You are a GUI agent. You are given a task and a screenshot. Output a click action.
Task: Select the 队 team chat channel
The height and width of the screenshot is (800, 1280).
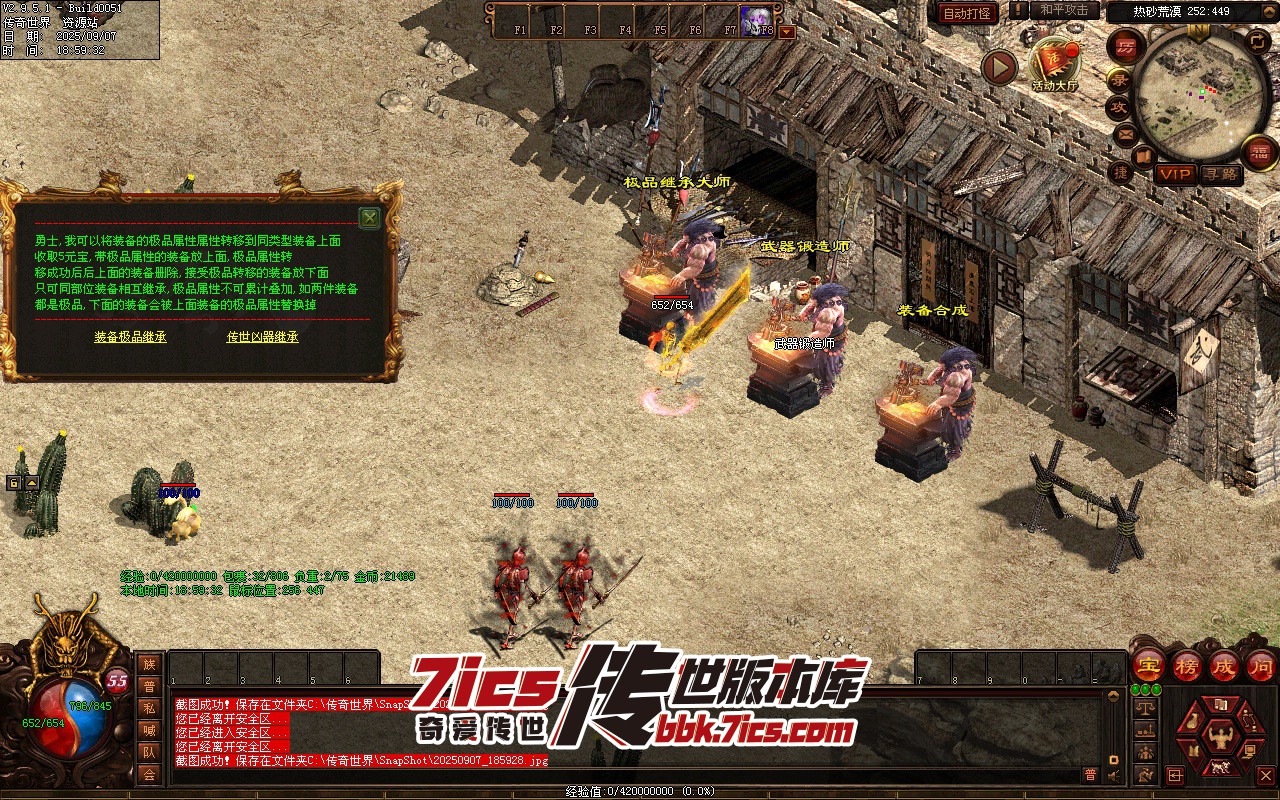149,752
